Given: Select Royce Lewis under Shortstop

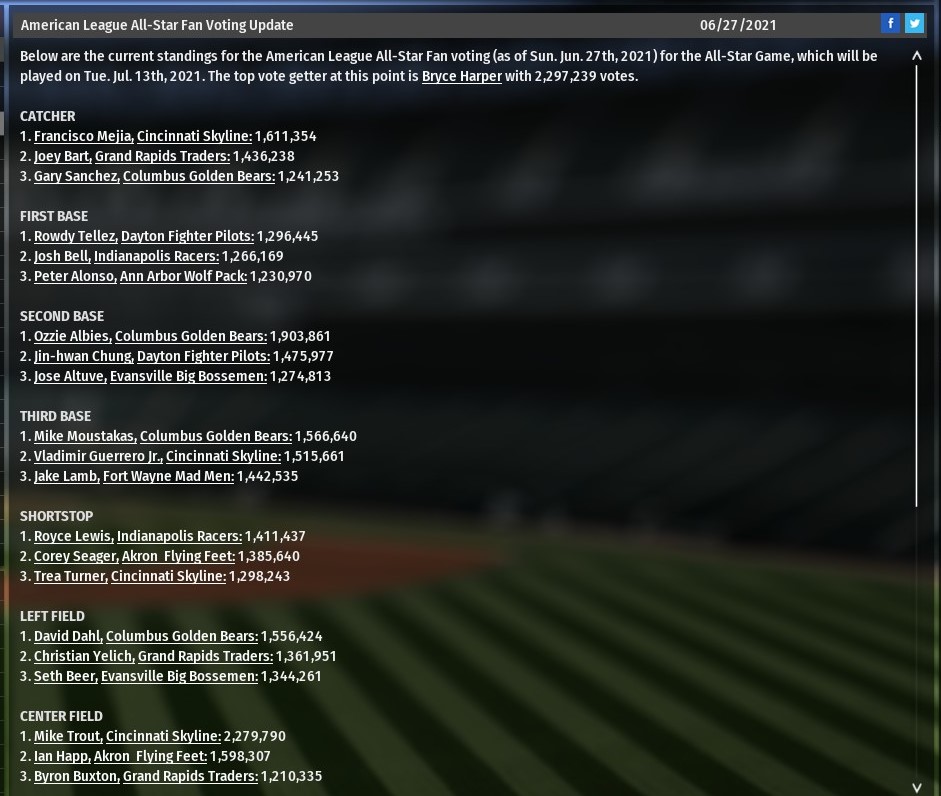Looking at the screenshot, I should coord(73,536).
